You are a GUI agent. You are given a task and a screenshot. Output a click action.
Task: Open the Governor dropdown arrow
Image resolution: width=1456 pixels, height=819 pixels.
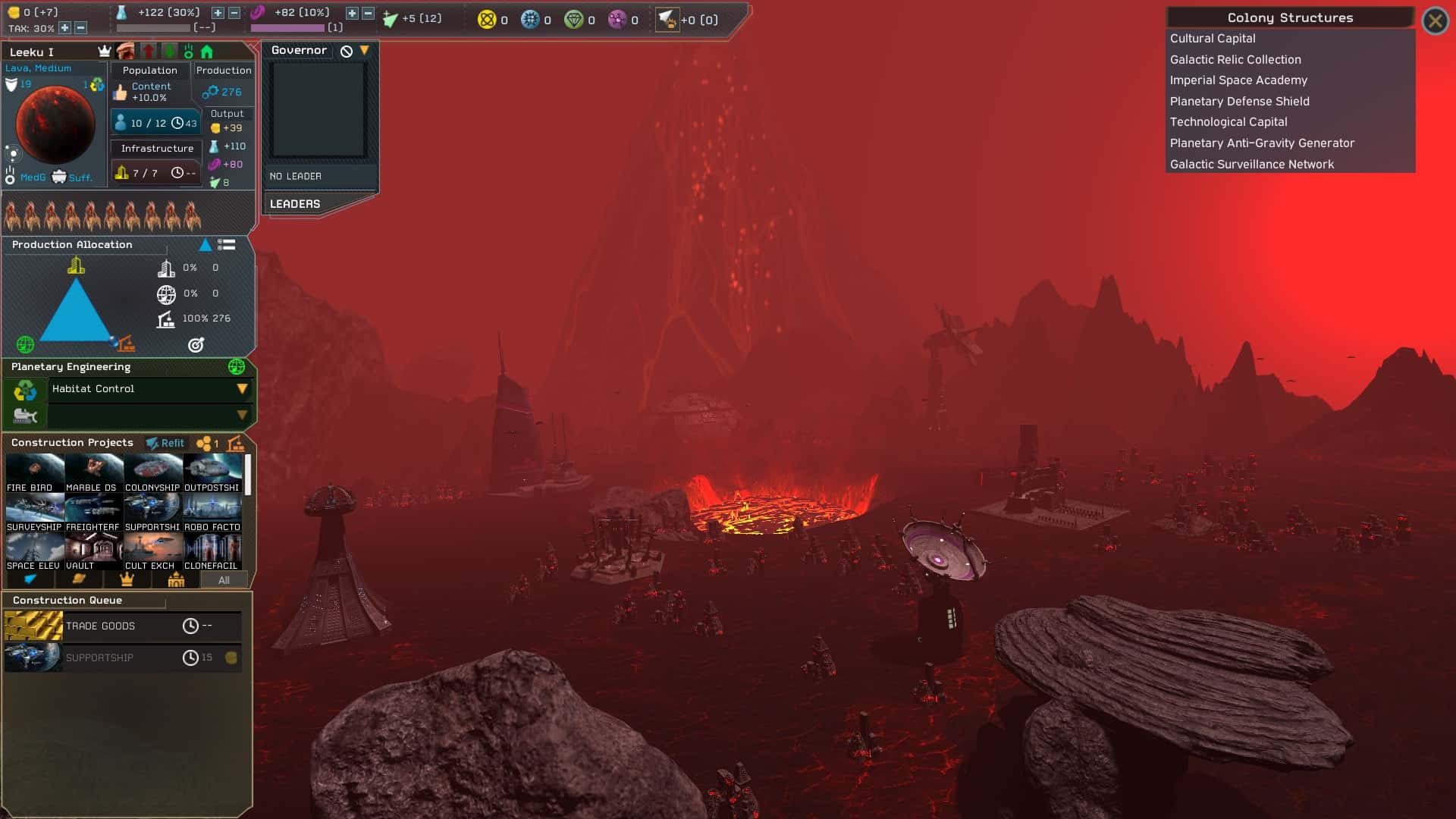coord(365,51)
